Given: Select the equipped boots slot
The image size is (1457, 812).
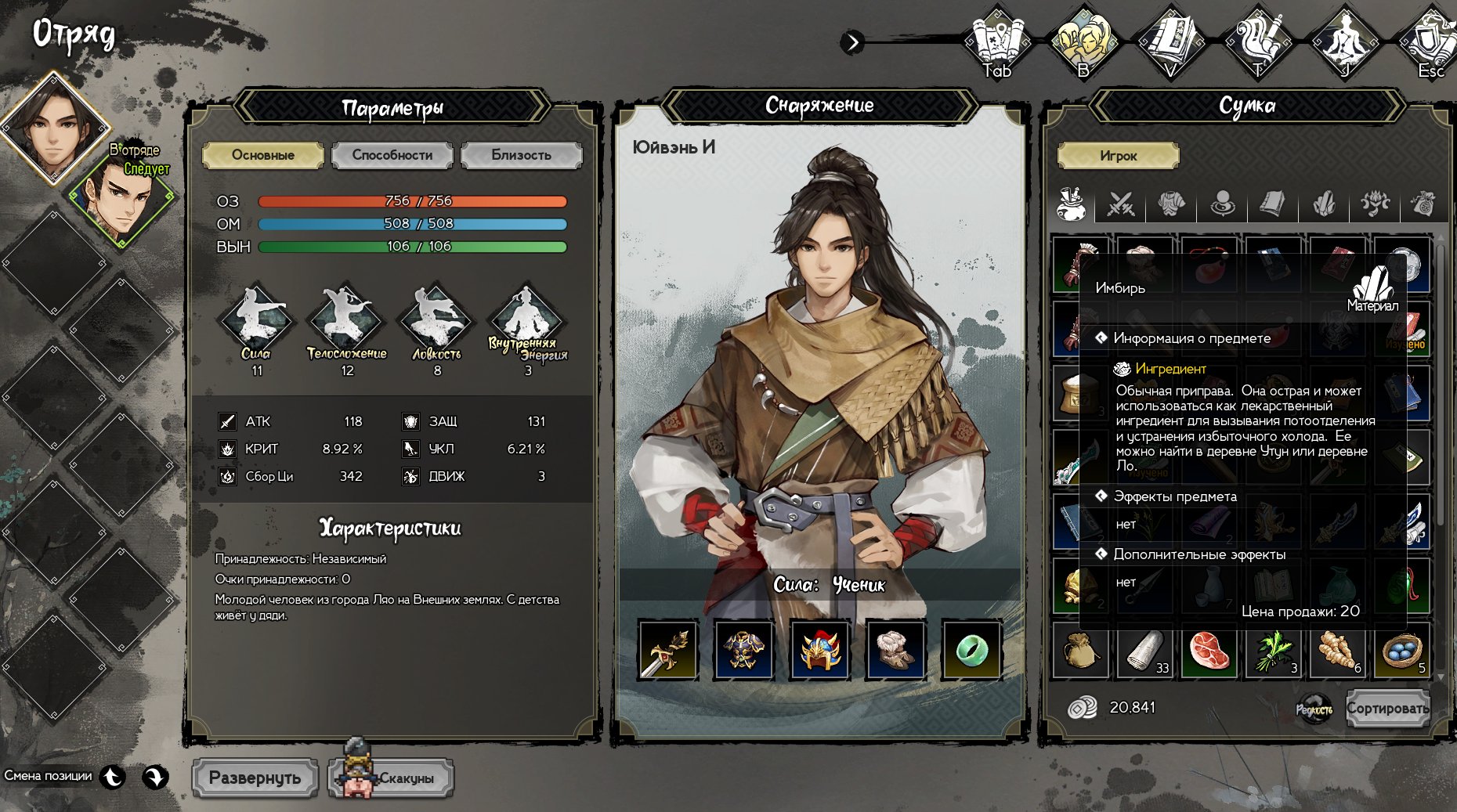Looking at the screenshot, I should click(895, 650).
